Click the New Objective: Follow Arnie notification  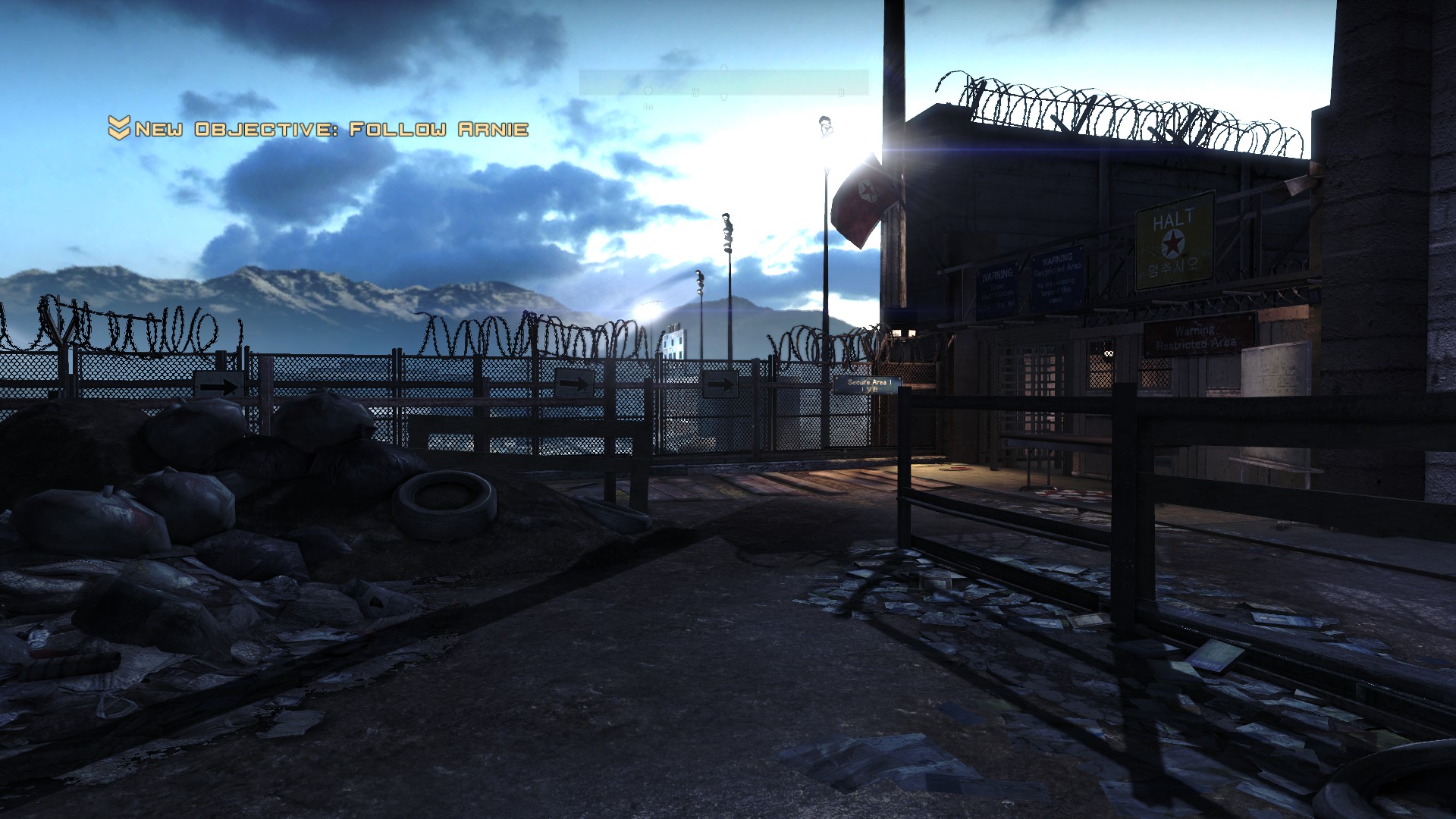[x=318, y=129]
